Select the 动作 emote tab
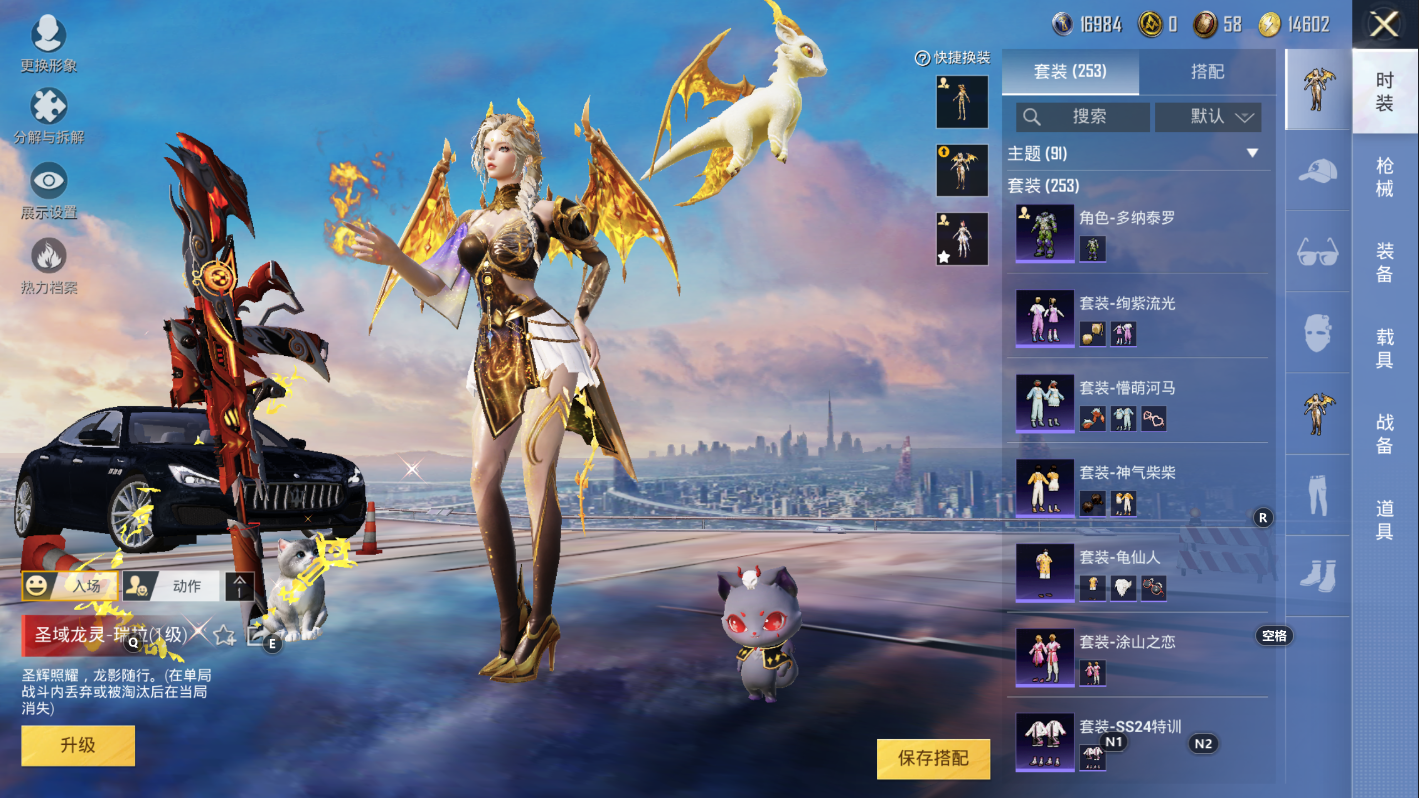 pos(175,586)
